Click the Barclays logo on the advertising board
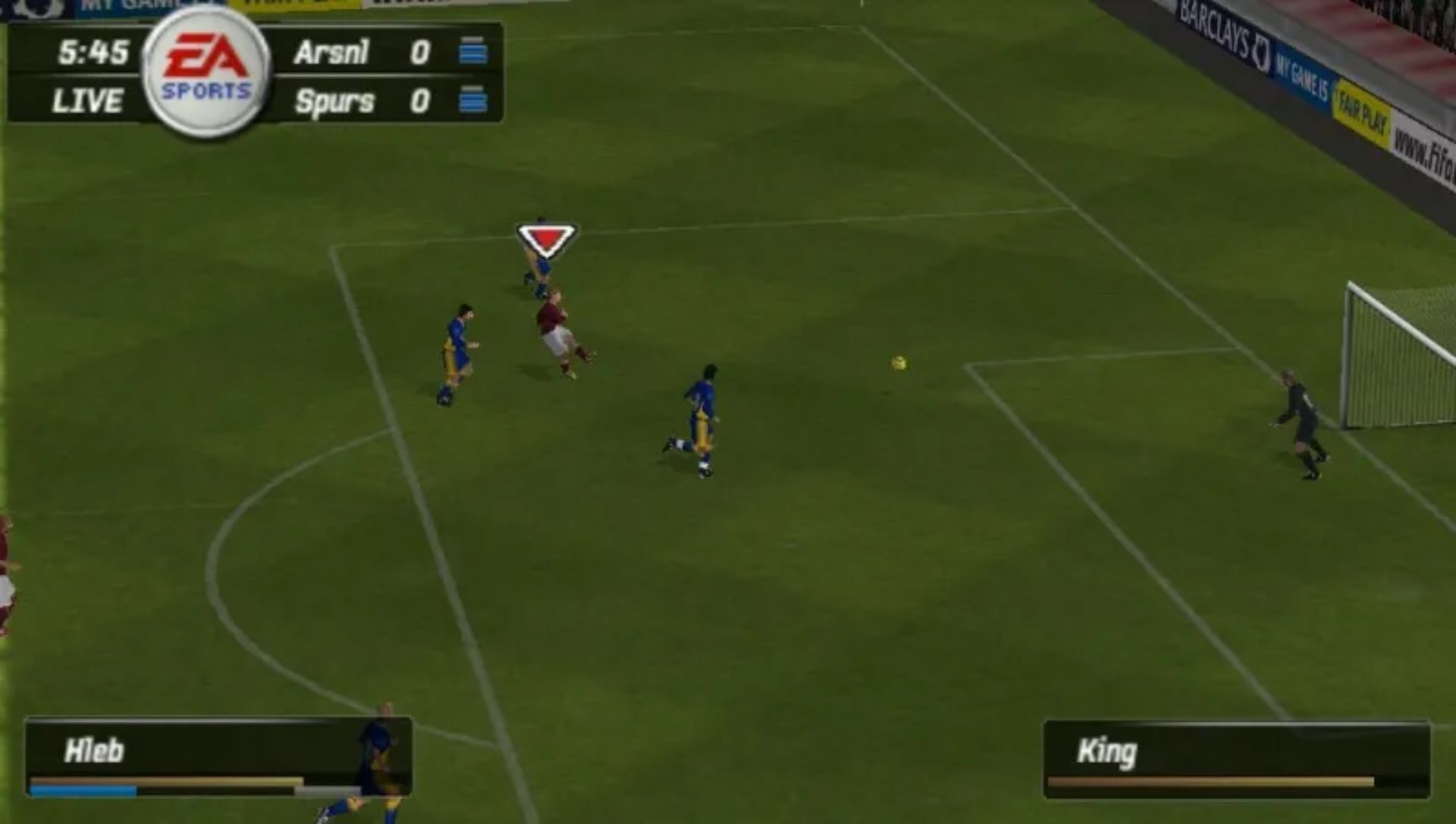The width and height of the screenshot is (1456, 824). tap(1210, 23)
